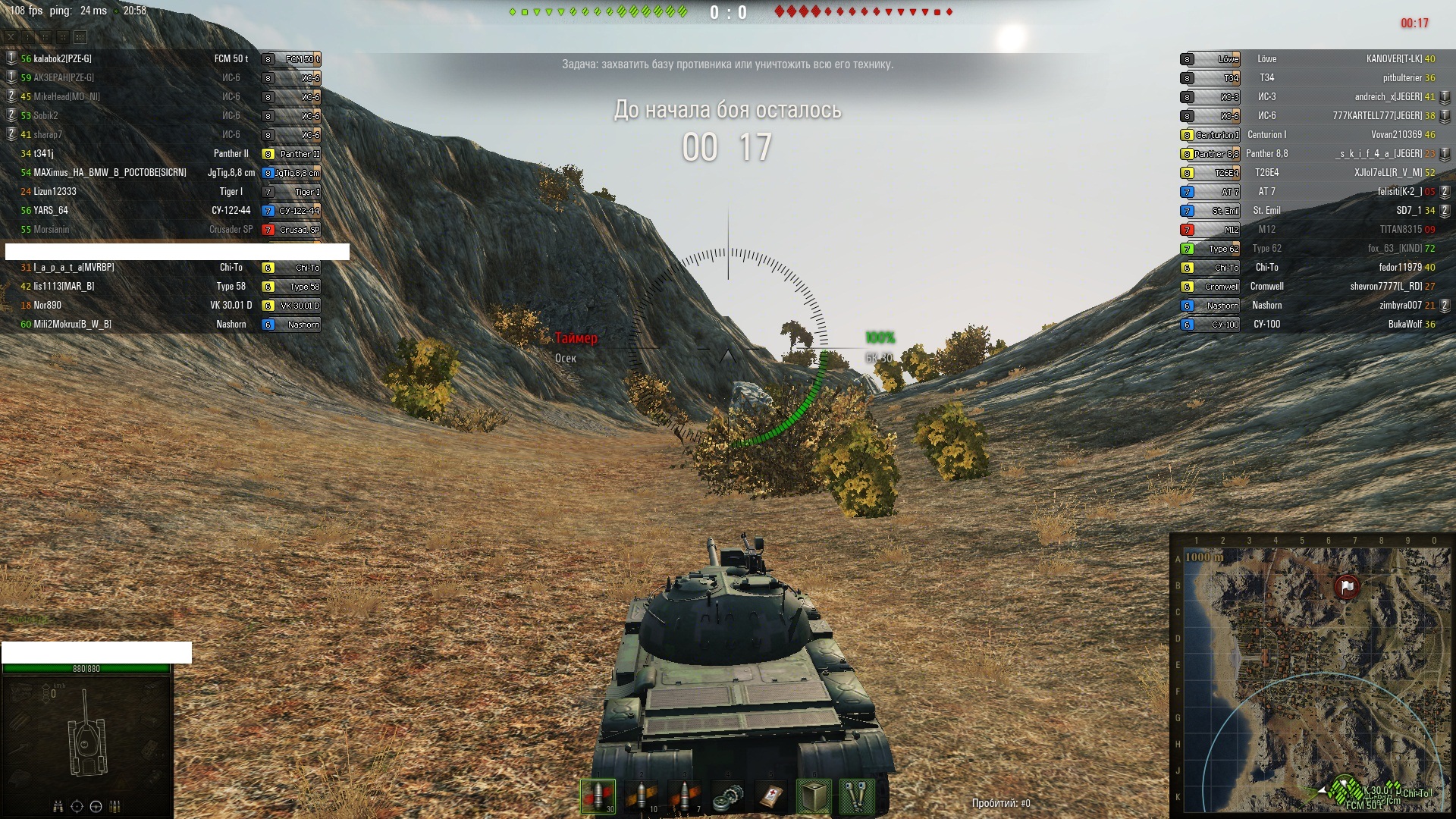Select the widest player list display mode

80,36
